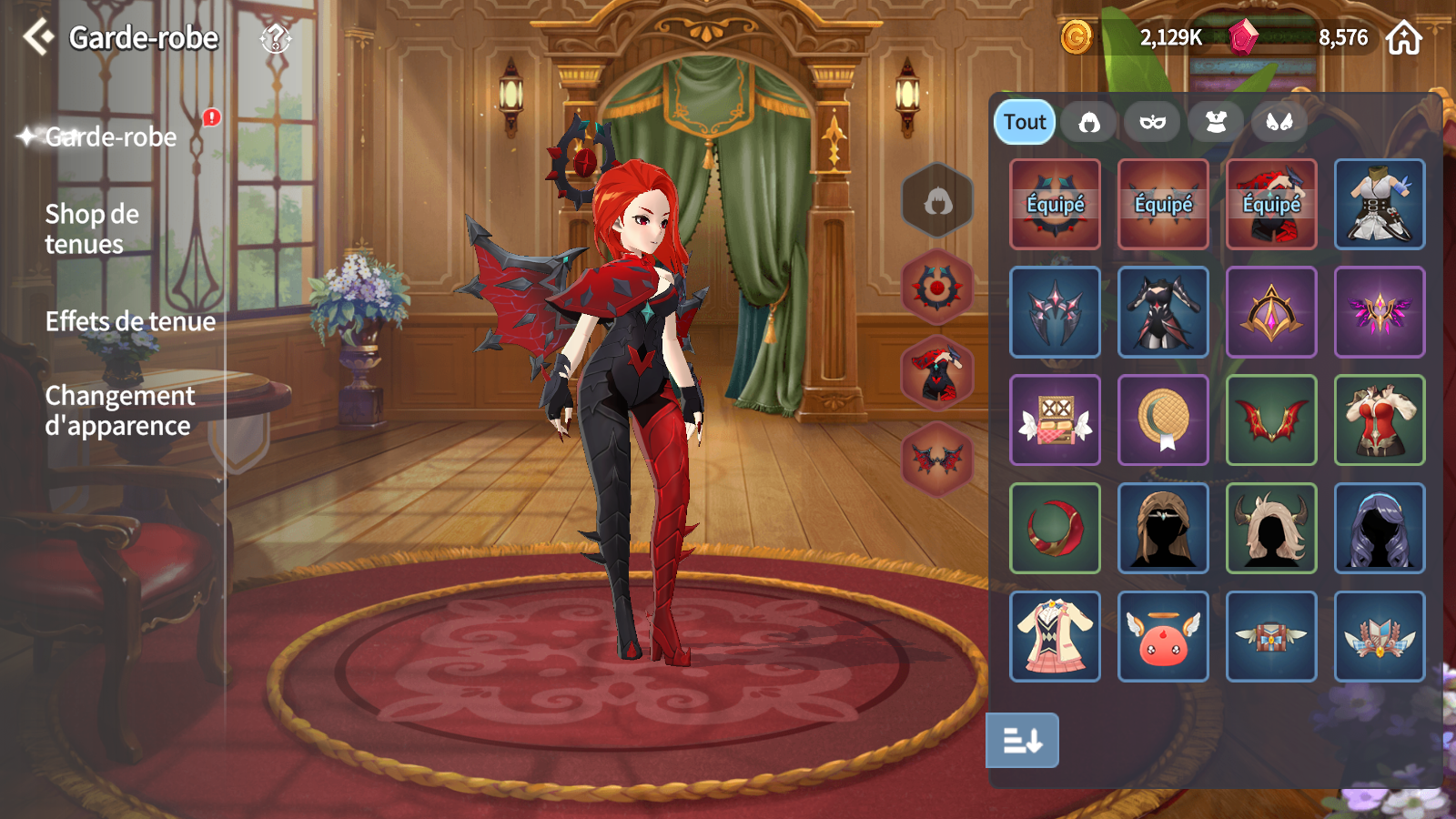The width and height of the screenshot is (1456, 819).
Task: Select the purple long hair hairstyle
Action: click(1380, 528)
